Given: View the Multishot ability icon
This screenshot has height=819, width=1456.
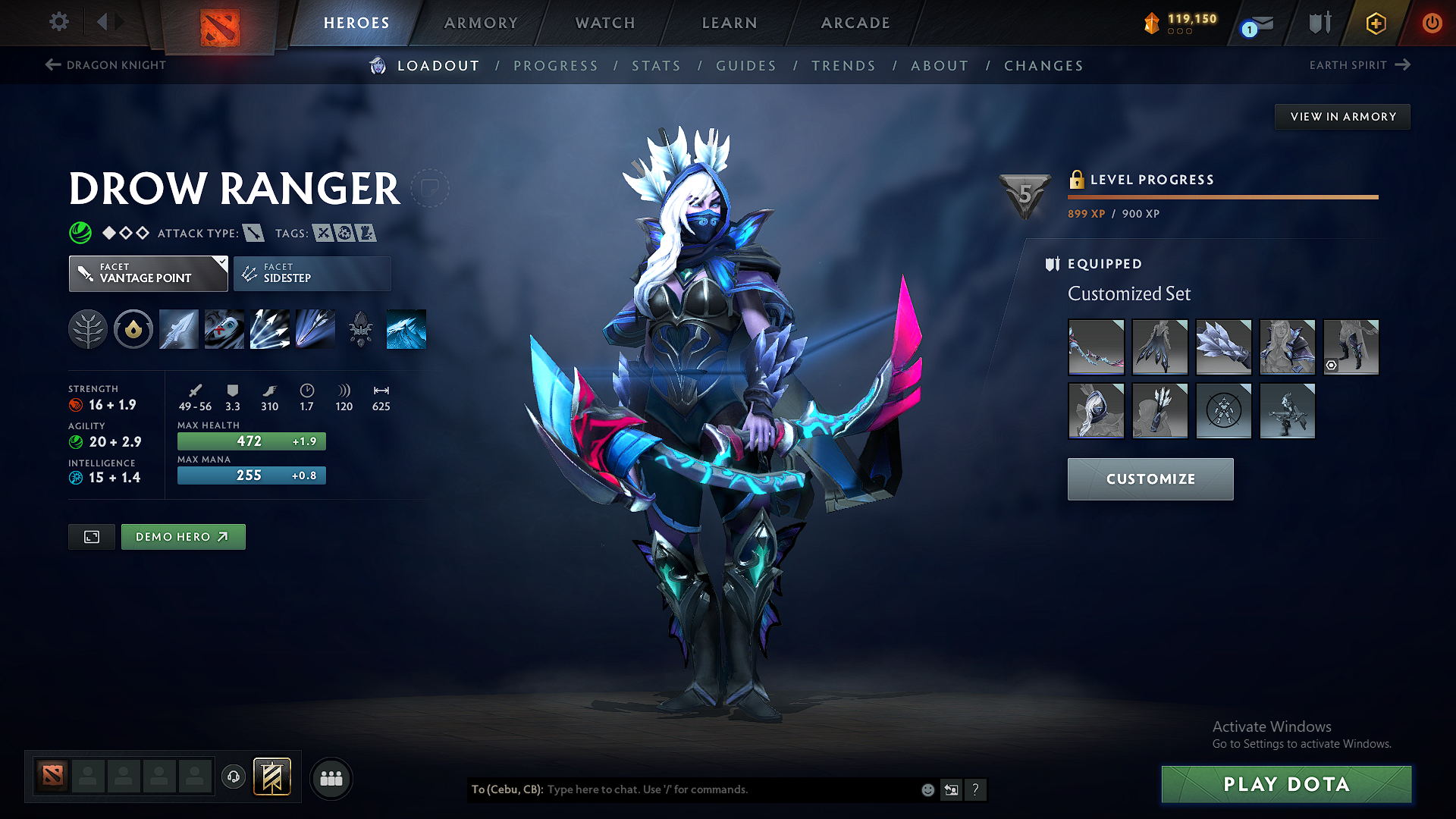Looking at the screenshot, I should click(269, 329).
